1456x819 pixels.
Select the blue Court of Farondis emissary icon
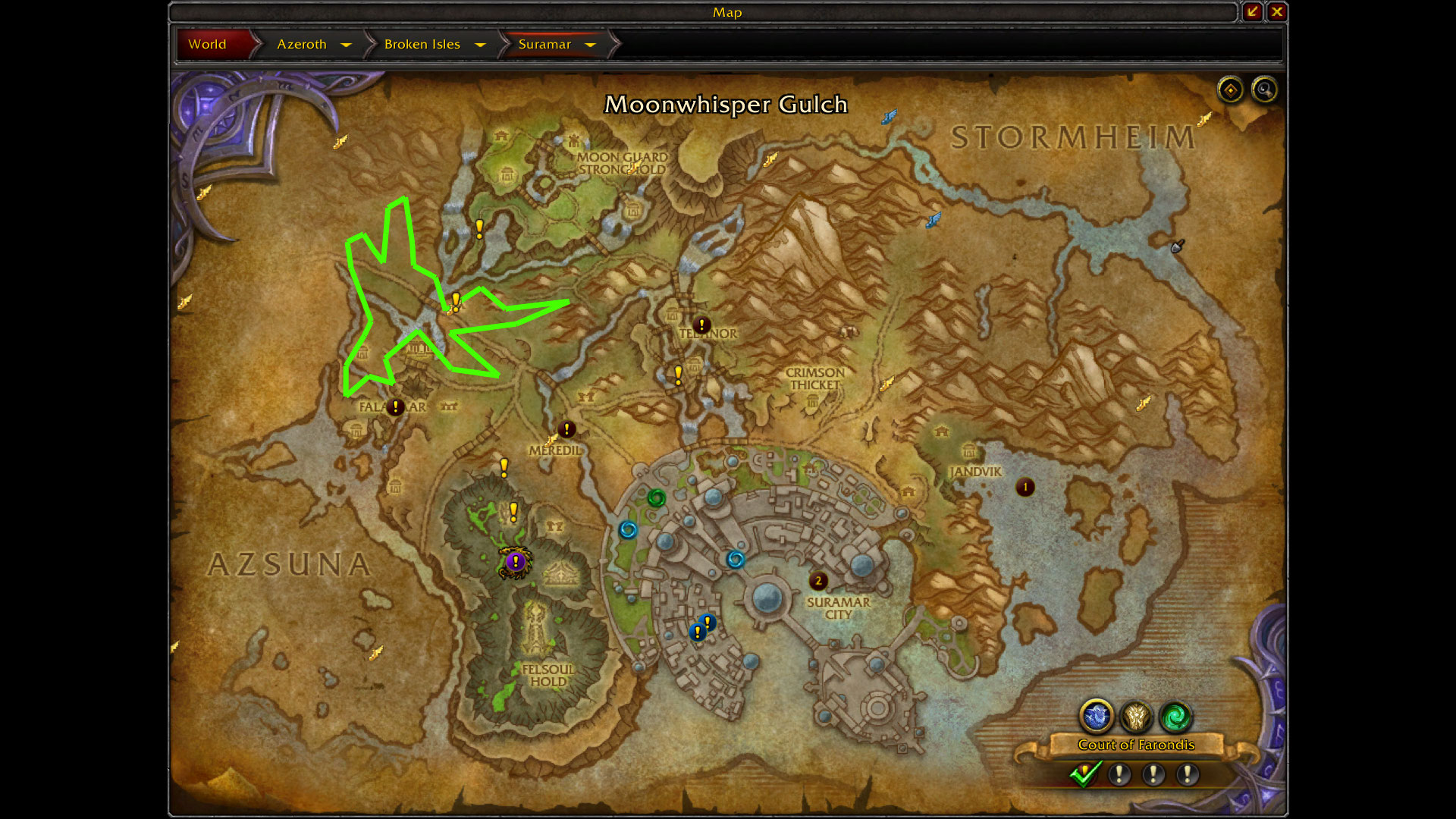point(1097,716)
